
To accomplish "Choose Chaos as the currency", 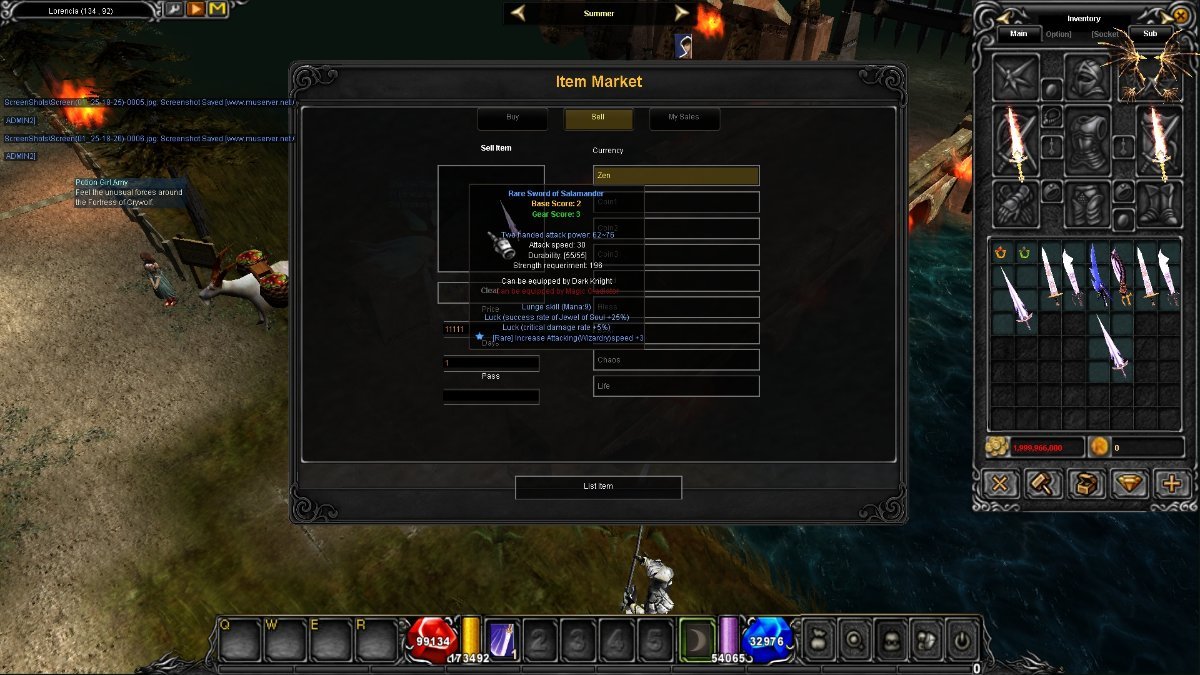I will (676, 360).
